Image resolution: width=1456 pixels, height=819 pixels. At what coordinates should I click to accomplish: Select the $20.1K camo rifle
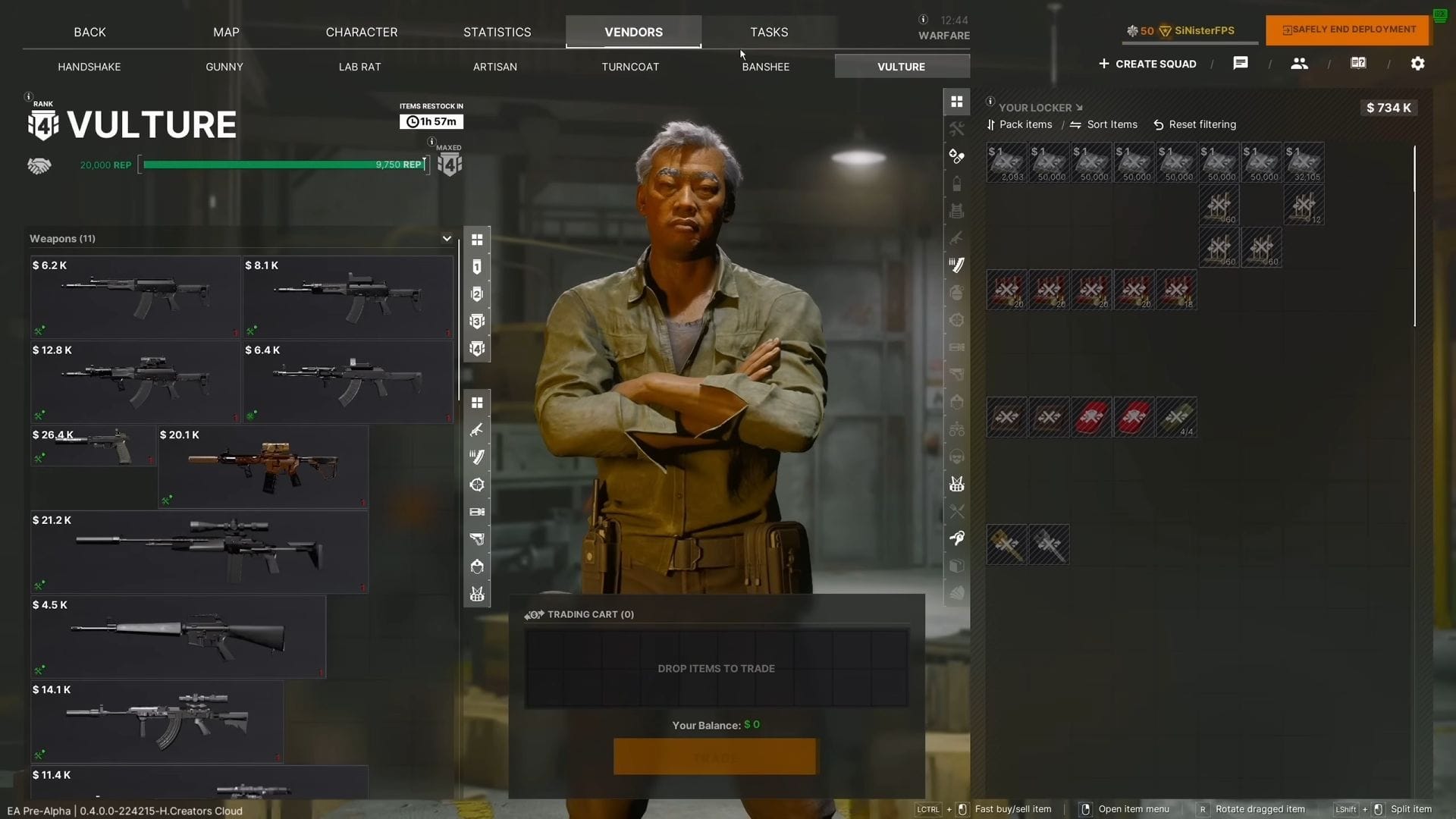coord(262,467)
